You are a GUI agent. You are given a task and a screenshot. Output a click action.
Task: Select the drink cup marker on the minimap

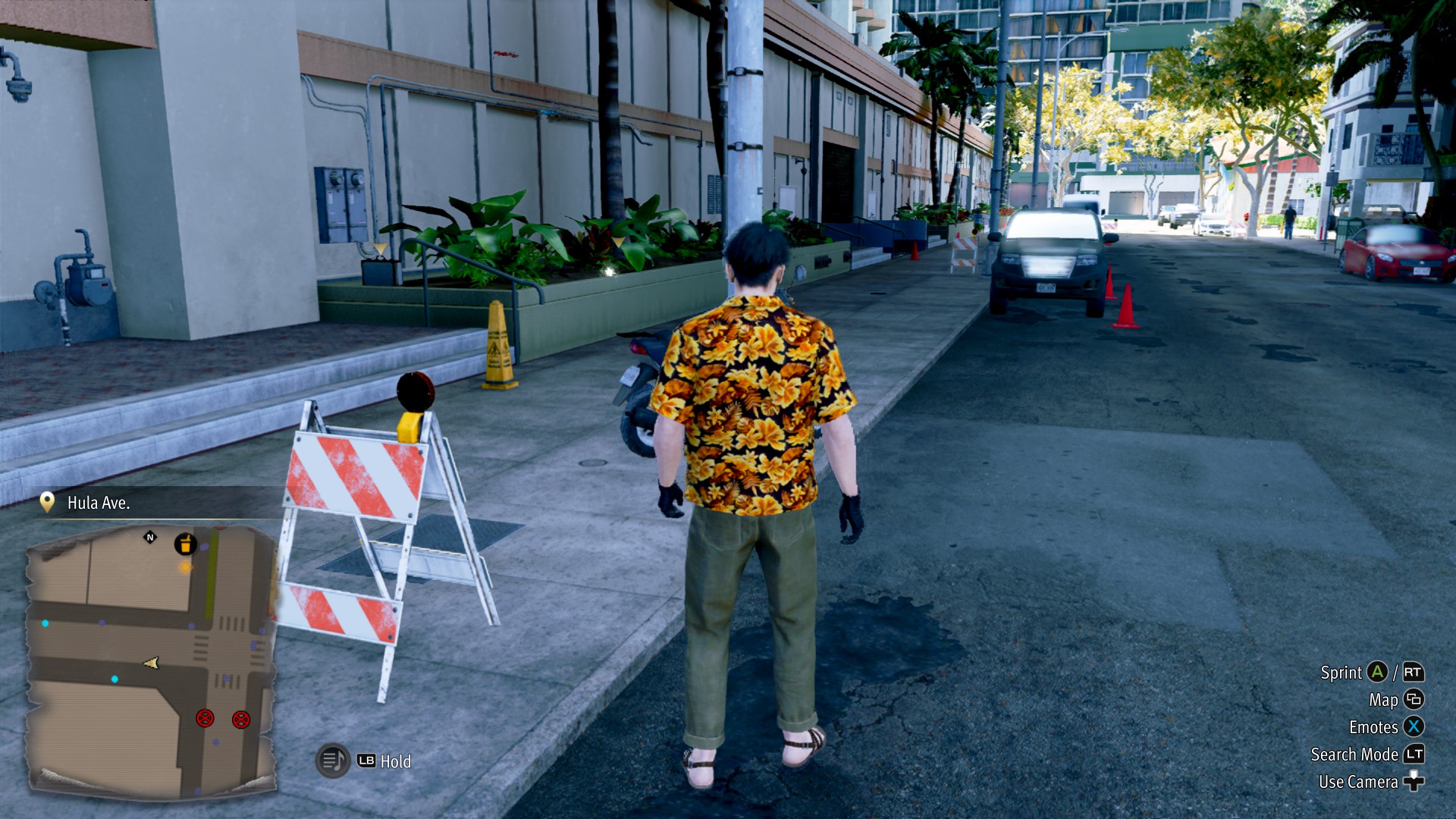[185, 544]
